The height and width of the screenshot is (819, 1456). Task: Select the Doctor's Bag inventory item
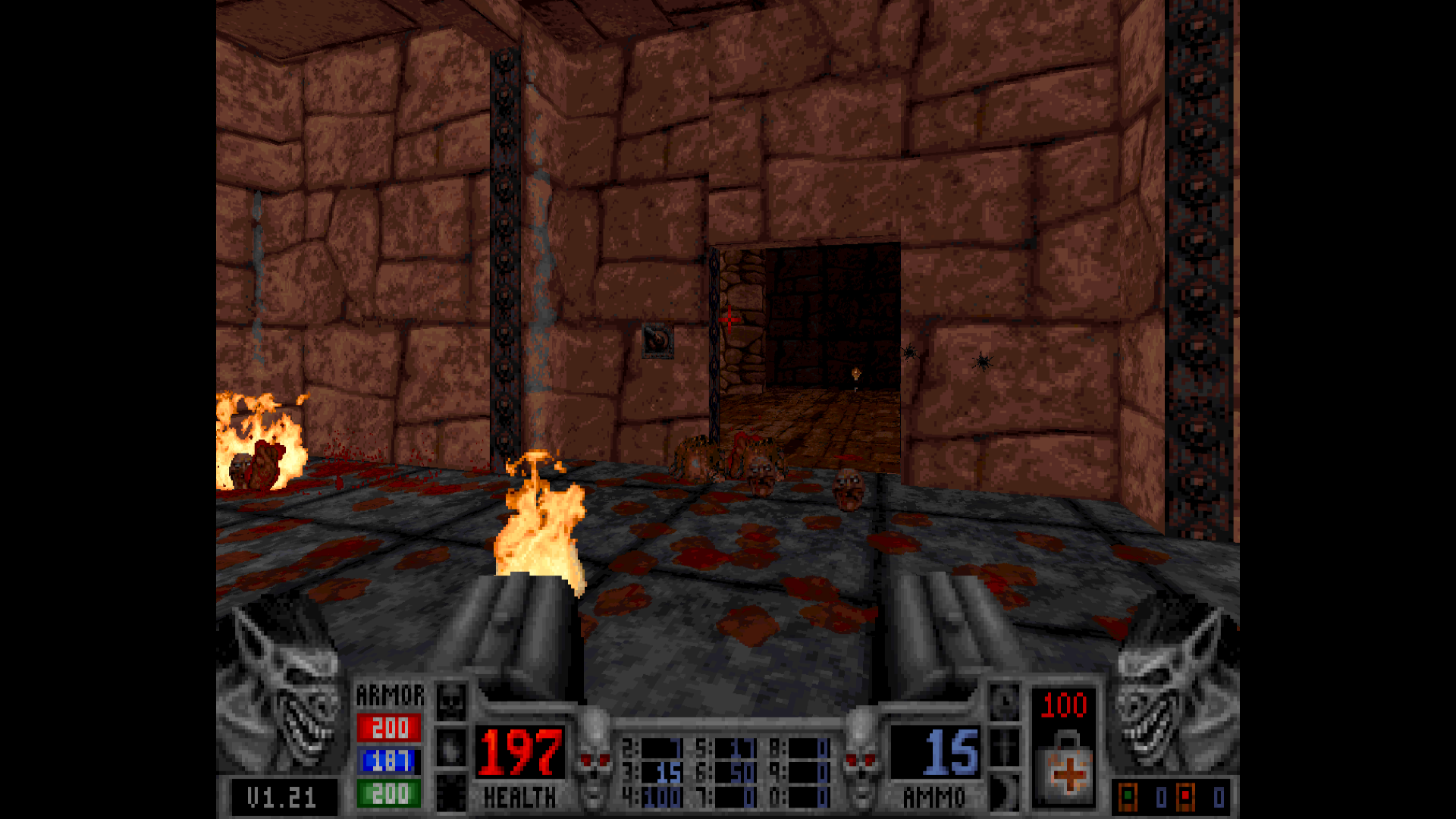1065,767
